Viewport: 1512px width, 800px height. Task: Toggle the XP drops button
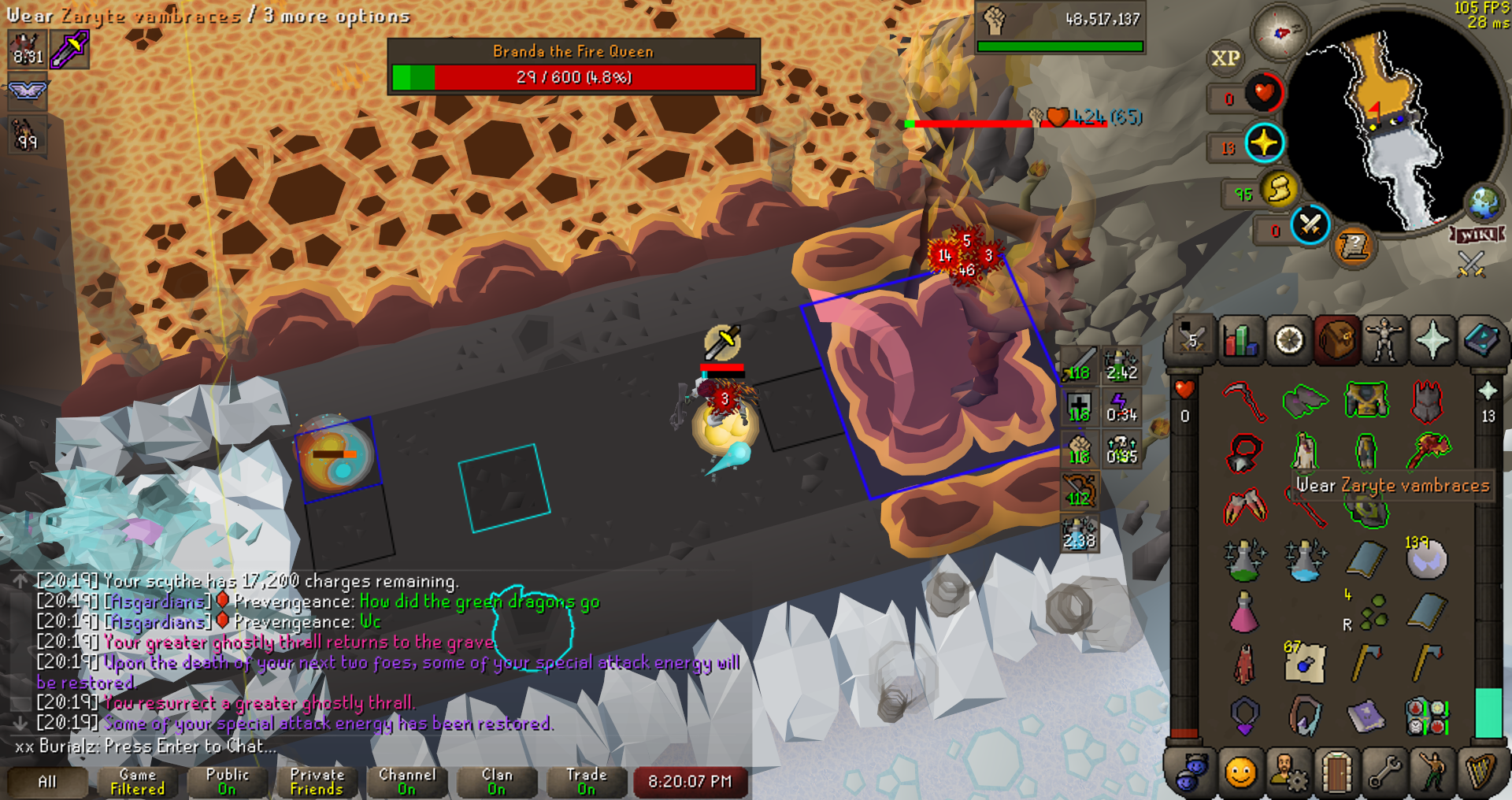[1225, 58]
